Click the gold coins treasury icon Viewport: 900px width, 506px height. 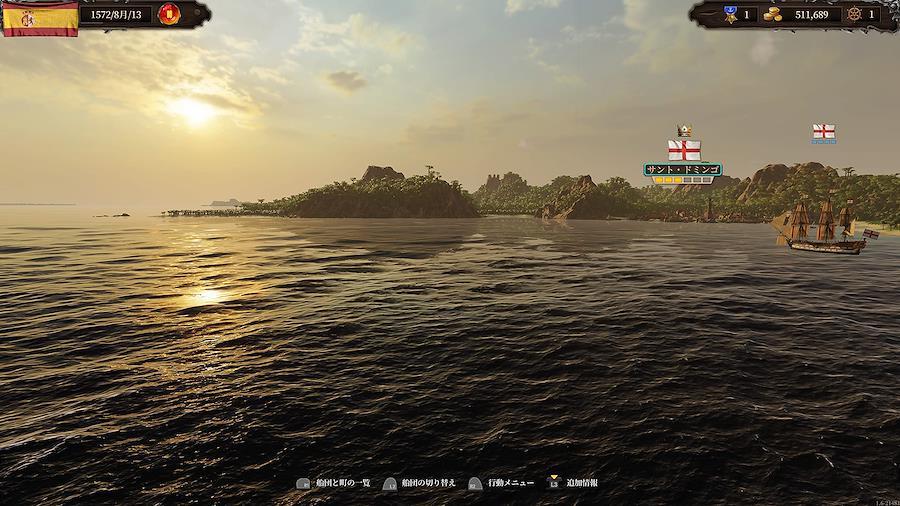(x=772, y=14)
